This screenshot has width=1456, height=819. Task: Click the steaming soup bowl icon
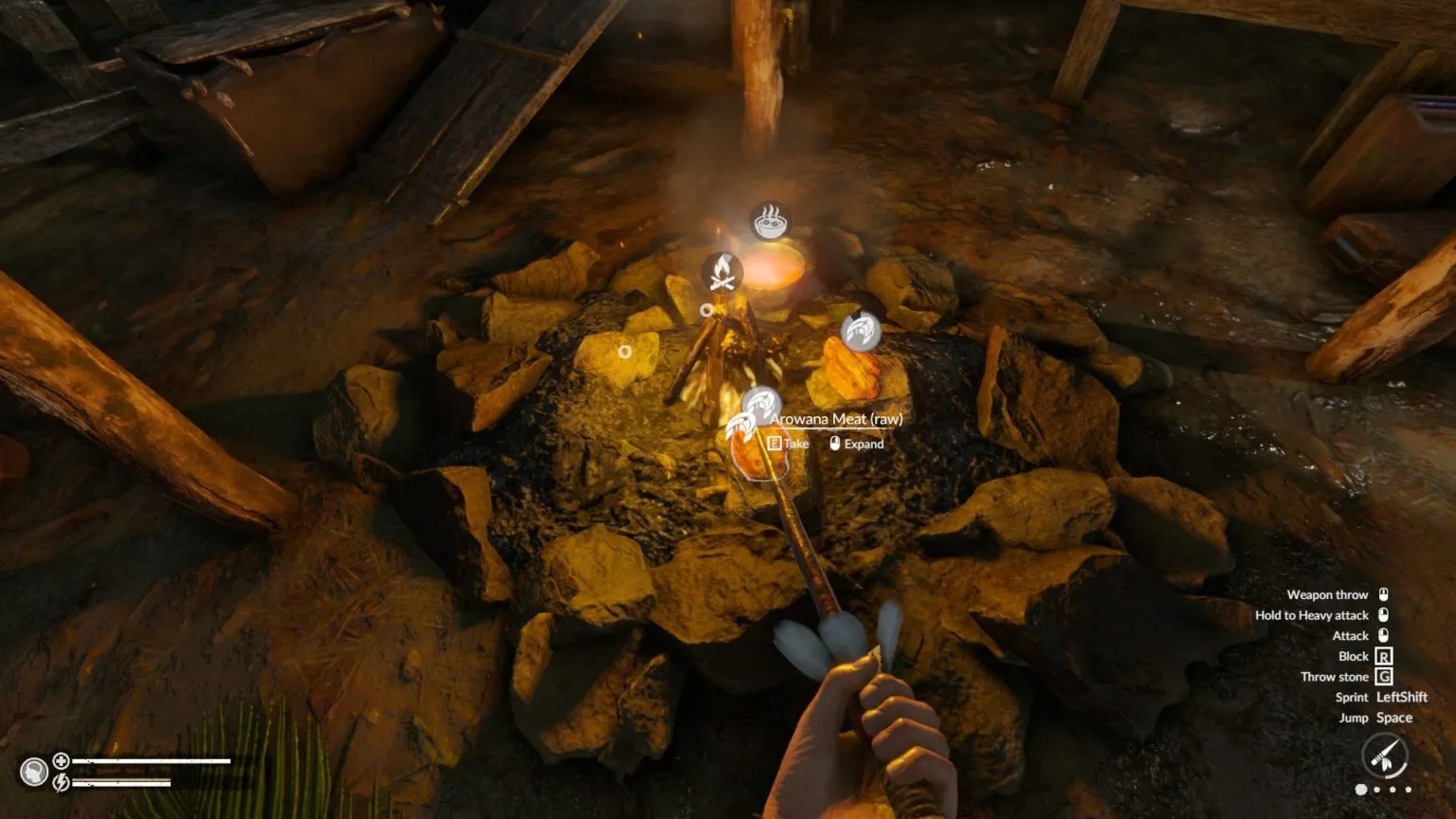770,222
